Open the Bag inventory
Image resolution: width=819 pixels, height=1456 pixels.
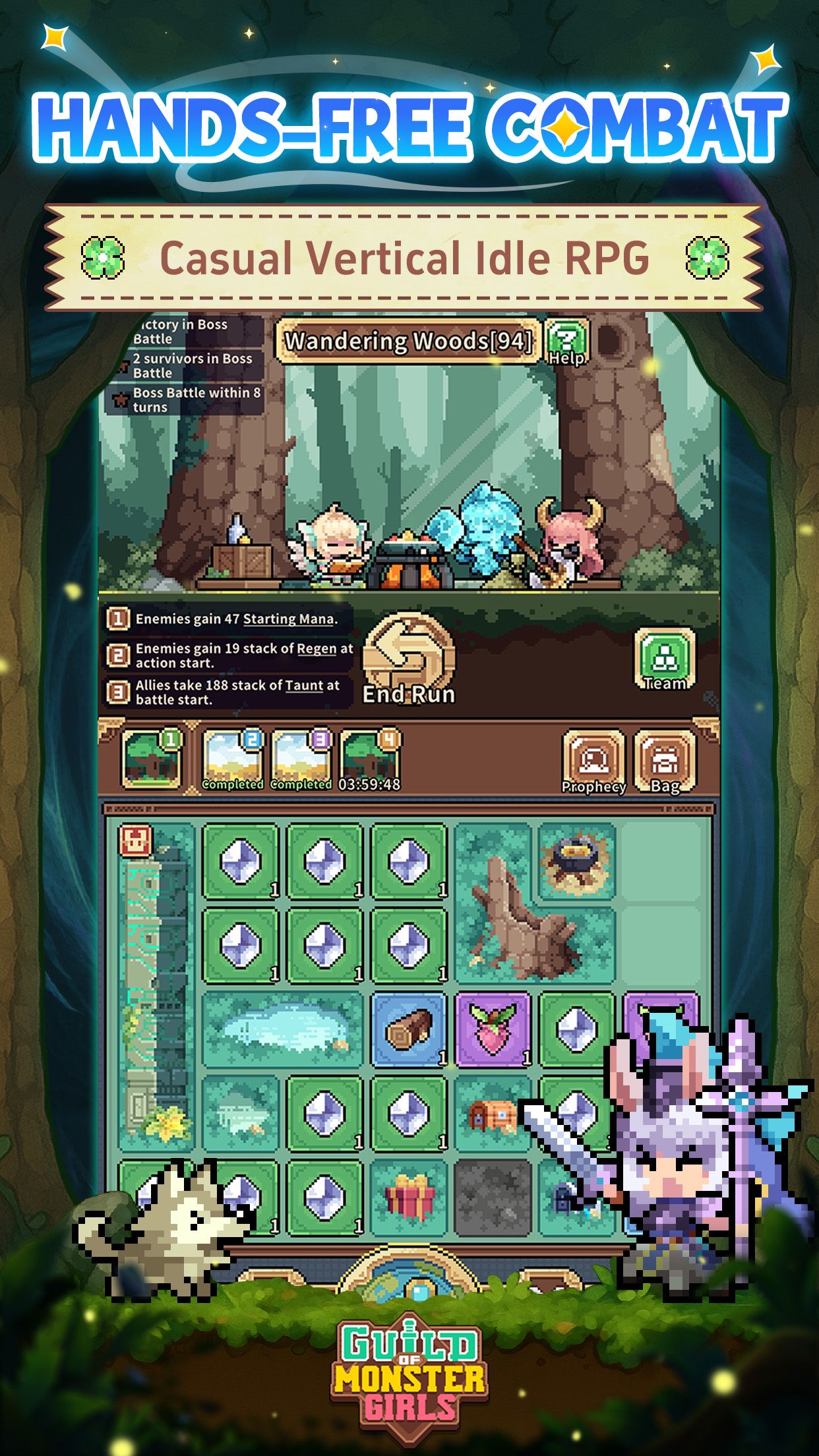(665, 762)
